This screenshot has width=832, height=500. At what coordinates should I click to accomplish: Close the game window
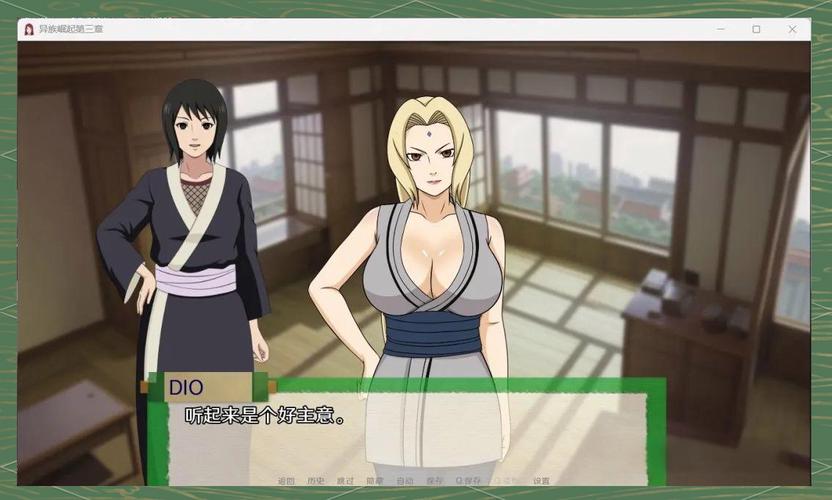793,29
